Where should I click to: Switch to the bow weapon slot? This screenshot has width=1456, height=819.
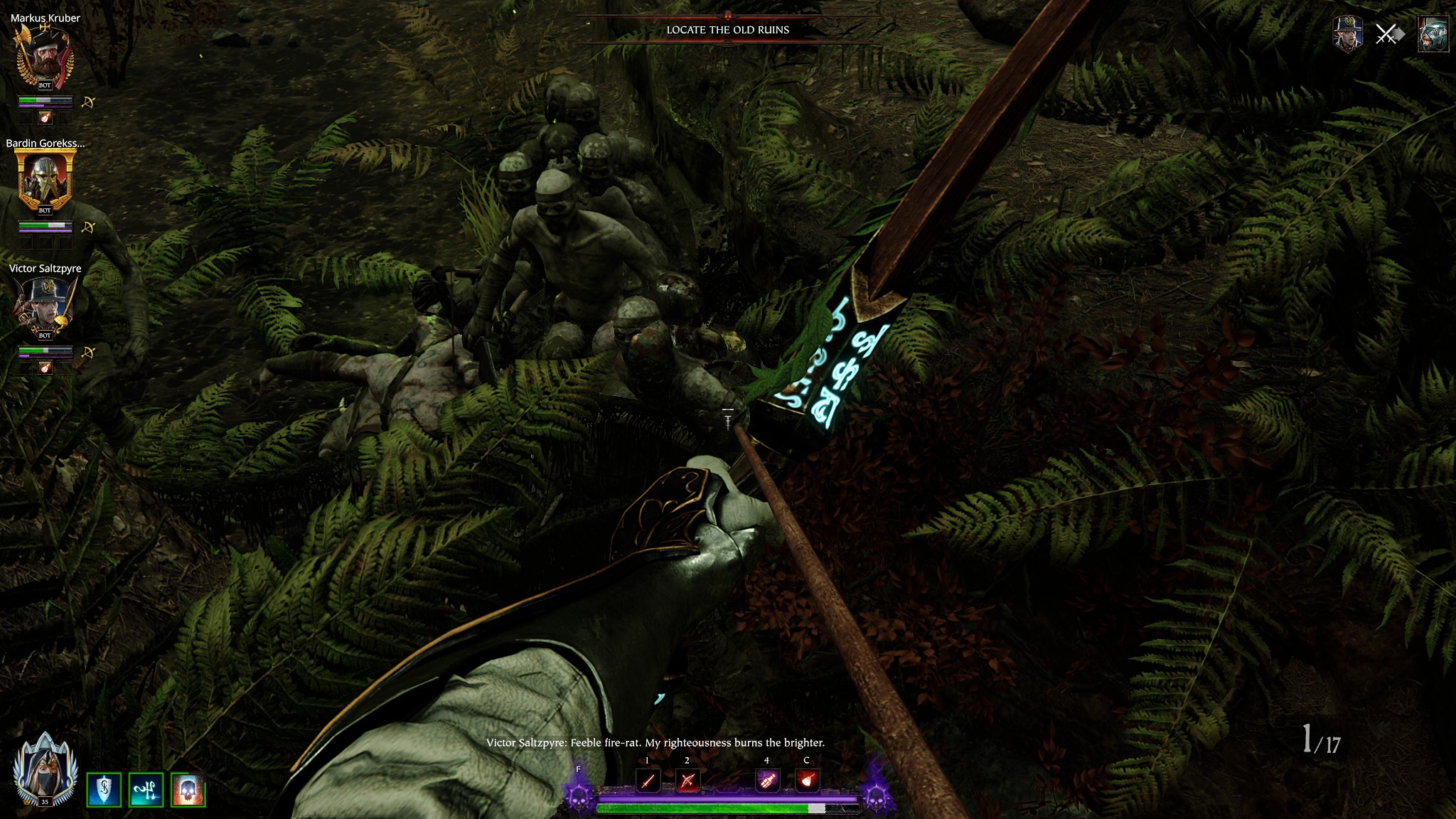click(687, 781)
